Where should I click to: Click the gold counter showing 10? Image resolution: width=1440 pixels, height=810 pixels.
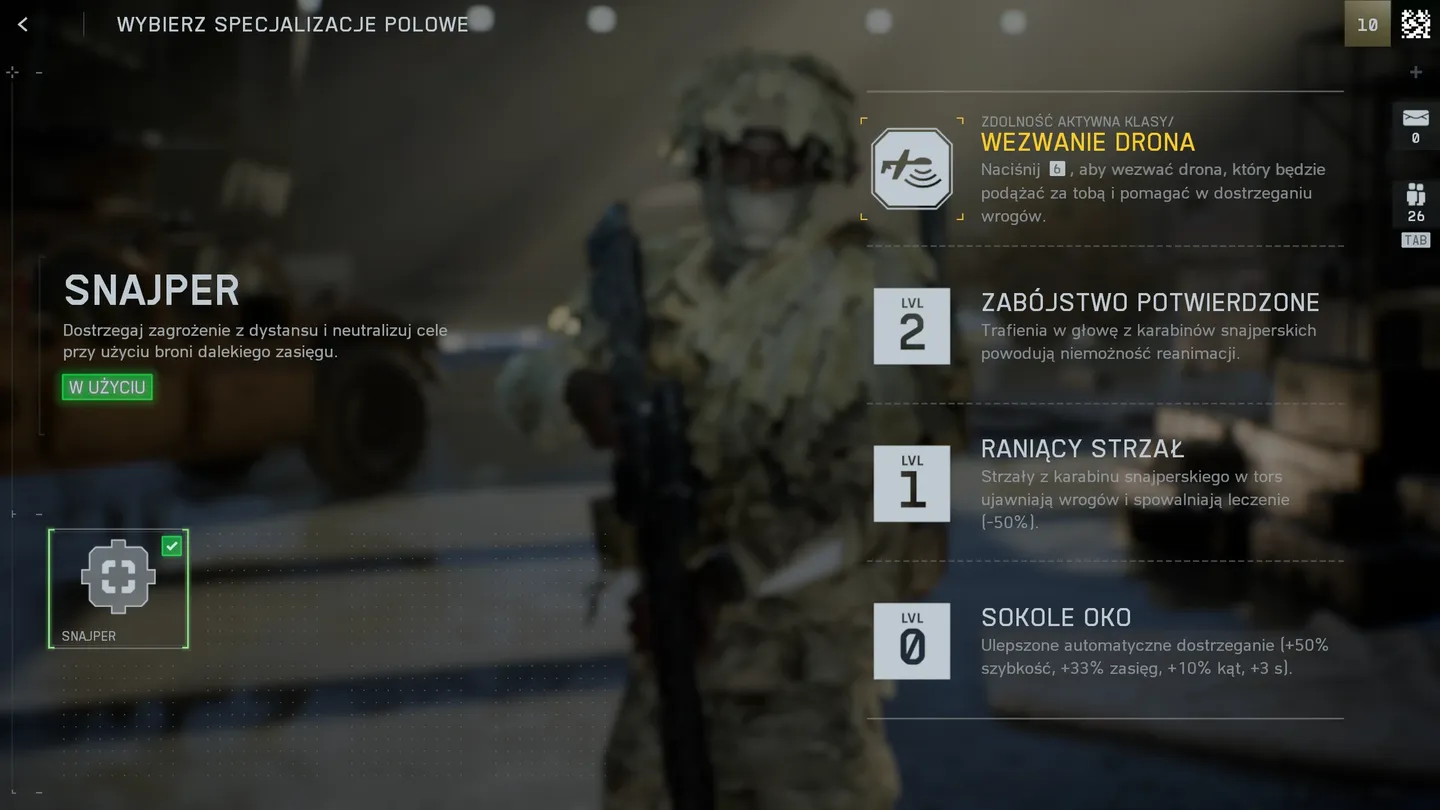1367,24
